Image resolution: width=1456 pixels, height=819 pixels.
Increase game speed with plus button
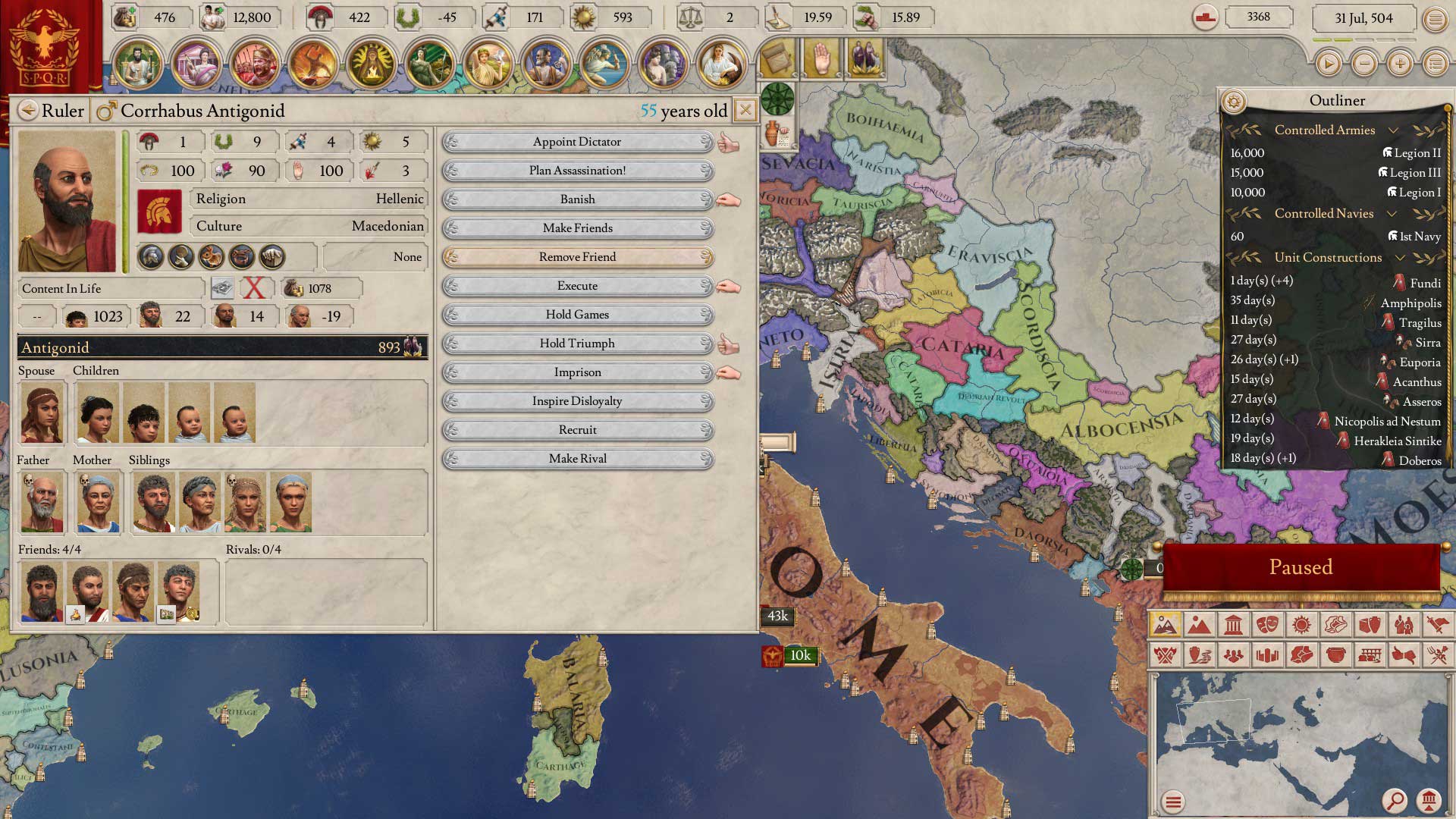pos(1400,64)
